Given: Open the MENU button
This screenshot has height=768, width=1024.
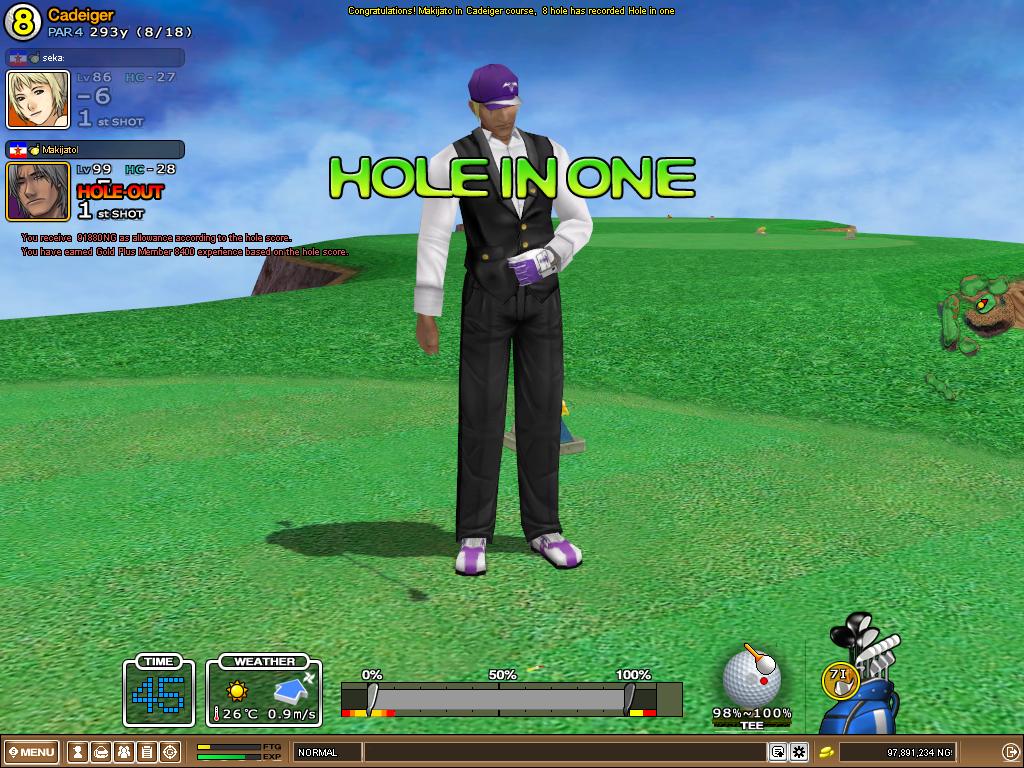Looking at the screenshot, I should click(32, 752).
